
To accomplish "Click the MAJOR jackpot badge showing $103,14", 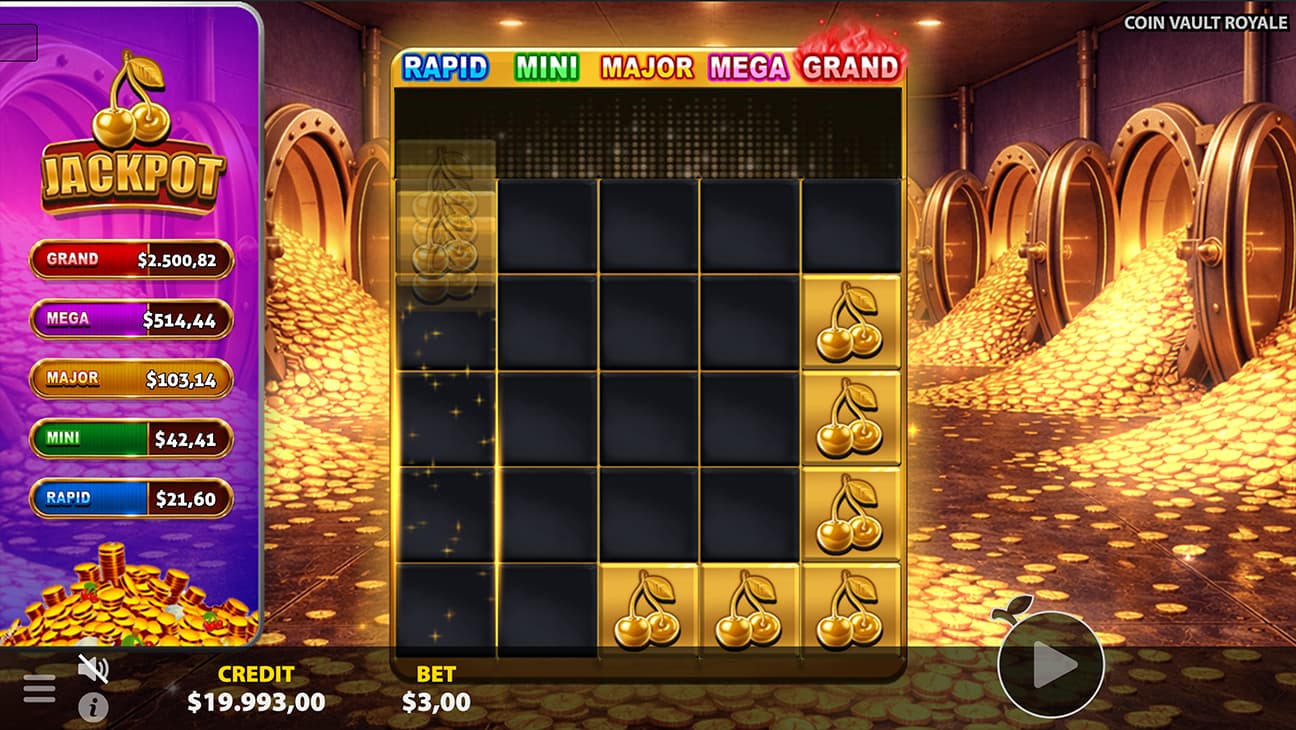I will (x=131, y=379).
